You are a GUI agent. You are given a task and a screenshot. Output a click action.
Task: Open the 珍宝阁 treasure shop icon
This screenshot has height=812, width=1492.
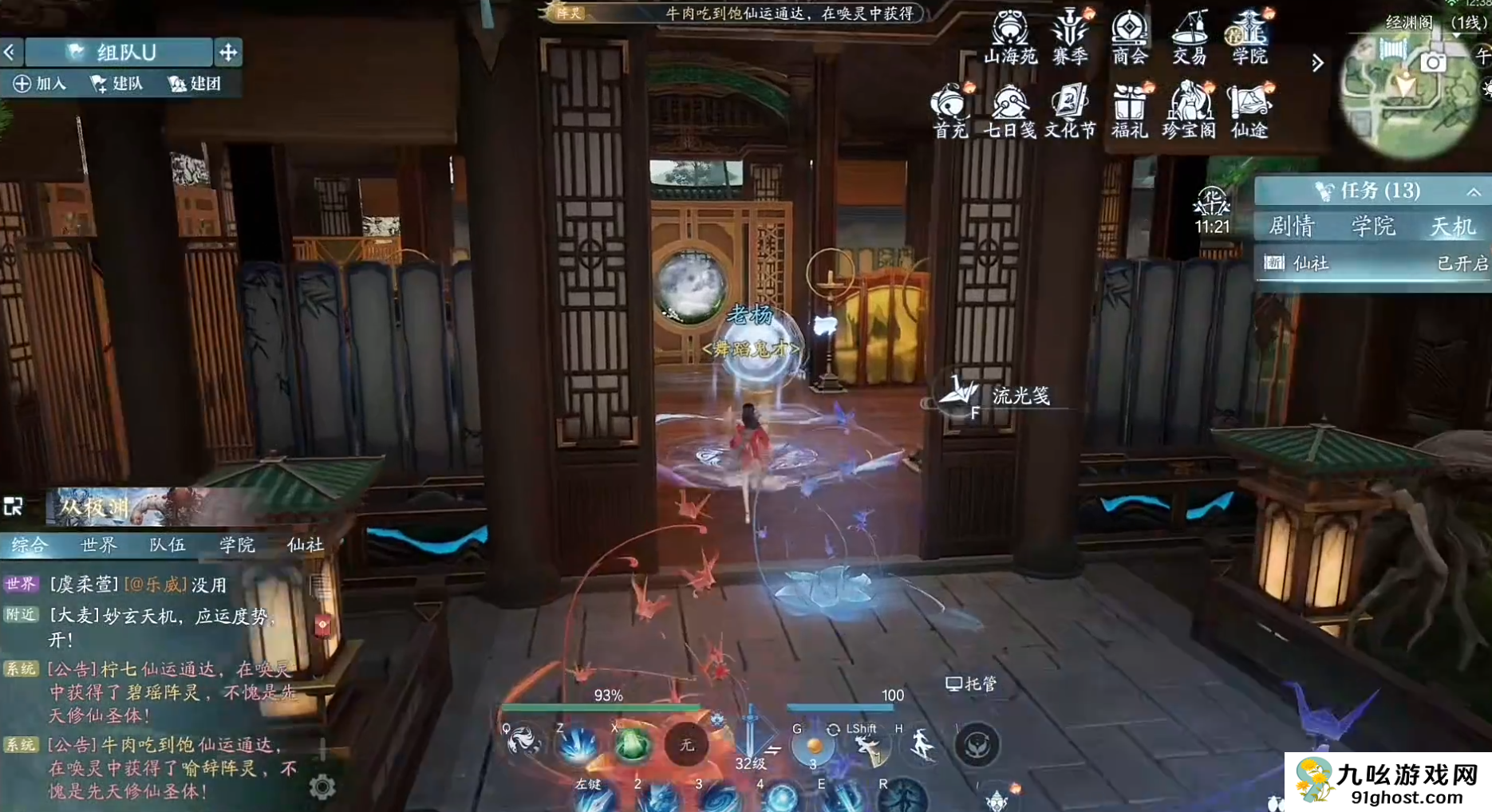point(1189,109)
